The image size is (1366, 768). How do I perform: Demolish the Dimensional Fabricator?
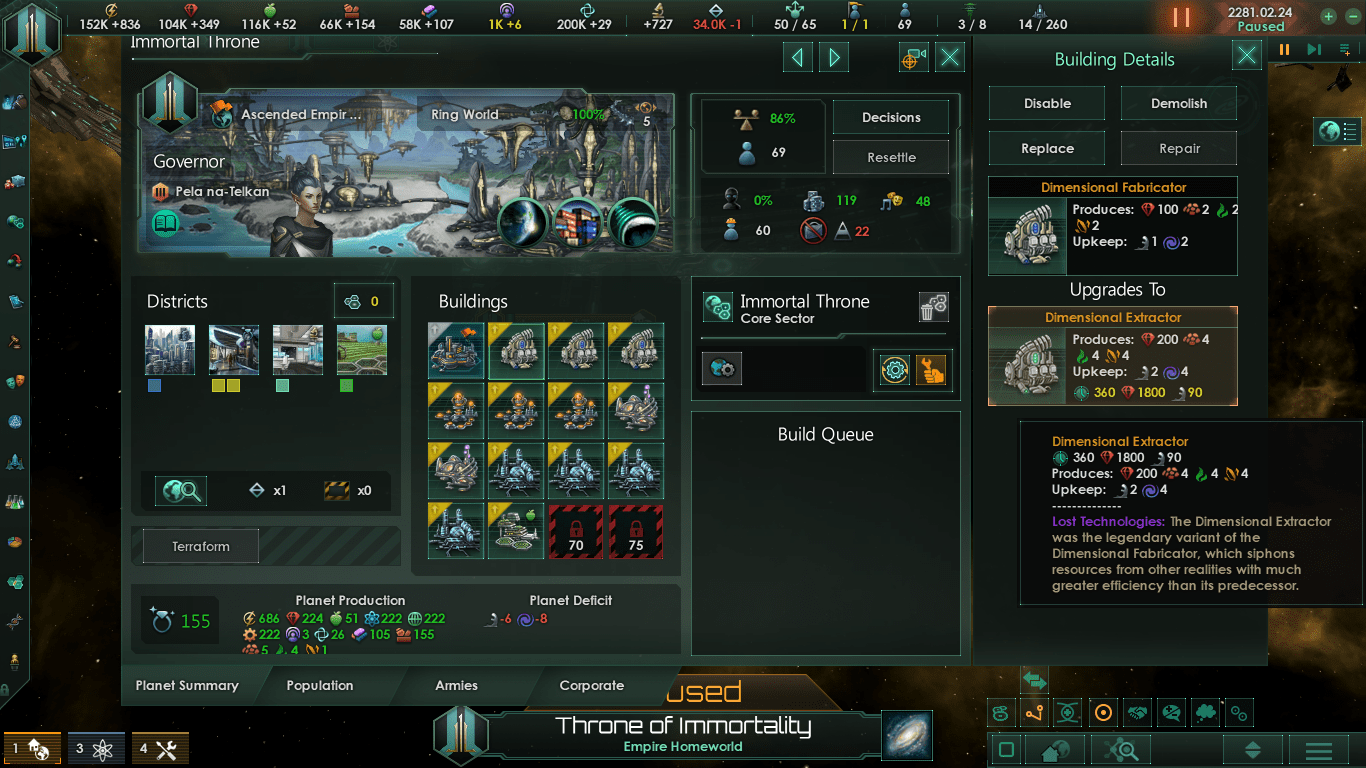point(1178,103)
